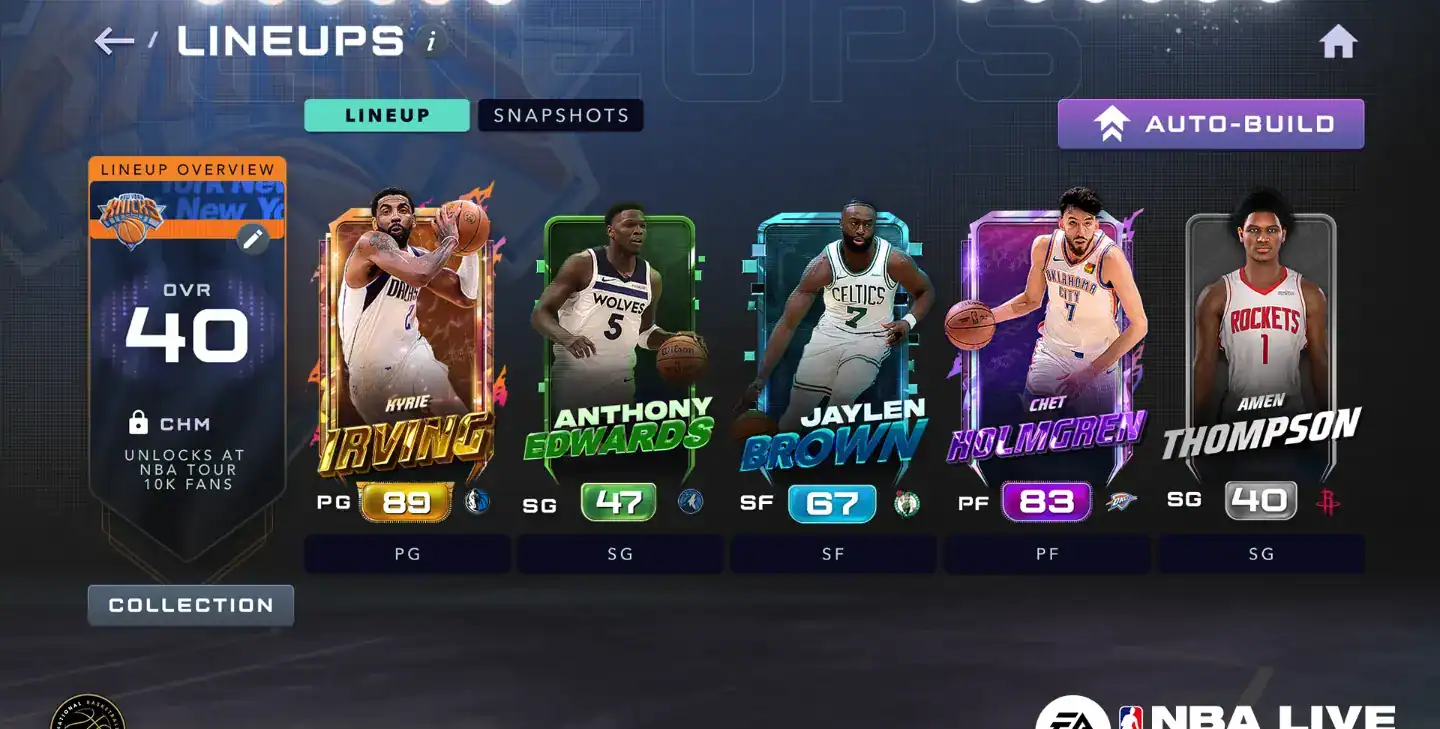Viewport: 1440px width, 729px height.
Task: Edit the lineup with the pencil icon
Action: [x=253, y=238]
